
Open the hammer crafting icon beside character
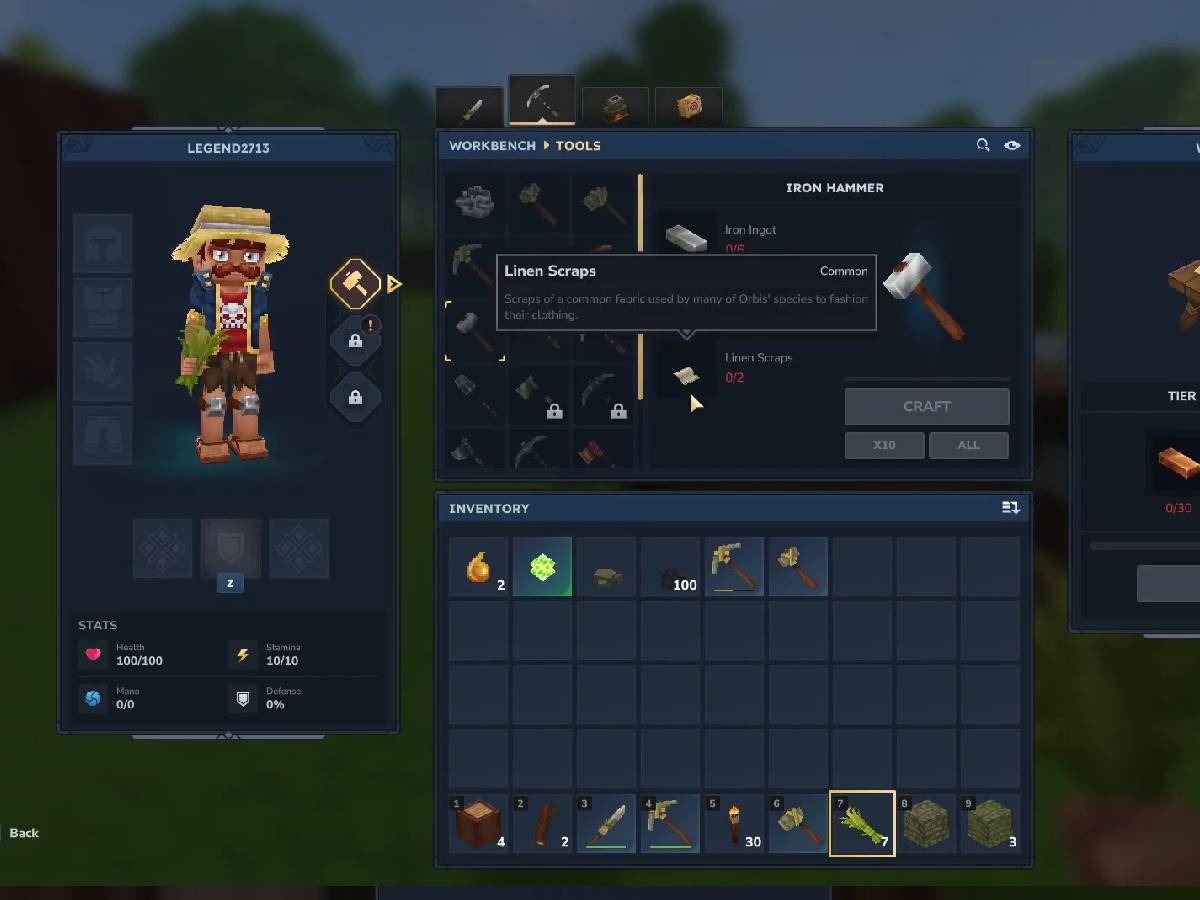[355, 285]
